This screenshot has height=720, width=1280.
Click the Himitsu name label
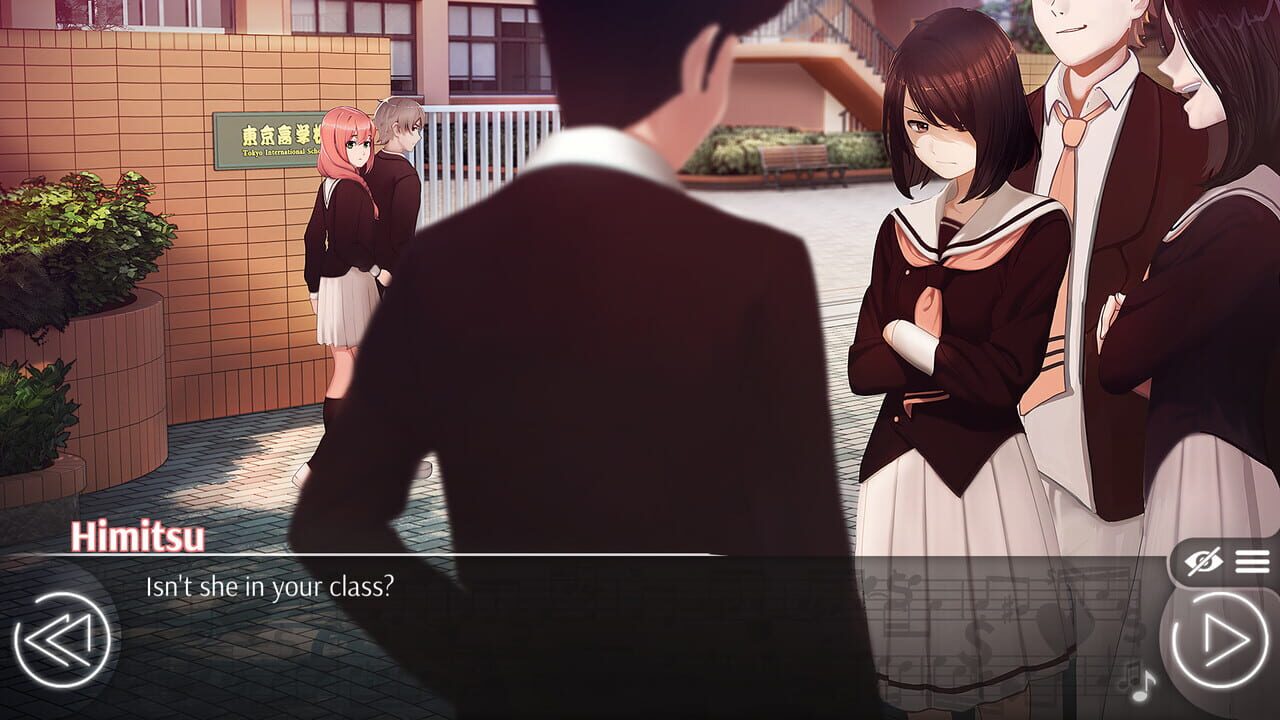click(x=134, y=539)
